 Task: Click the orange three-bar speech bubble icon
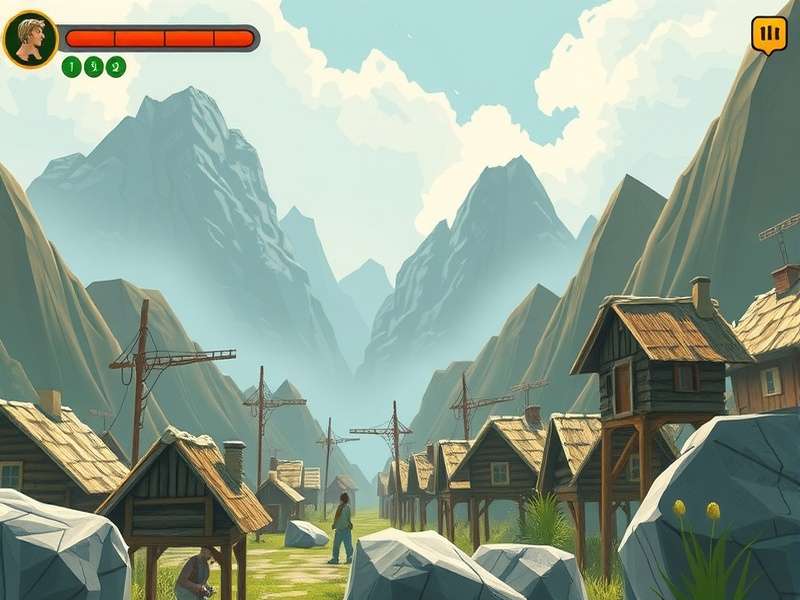click(x=768, y=35)
